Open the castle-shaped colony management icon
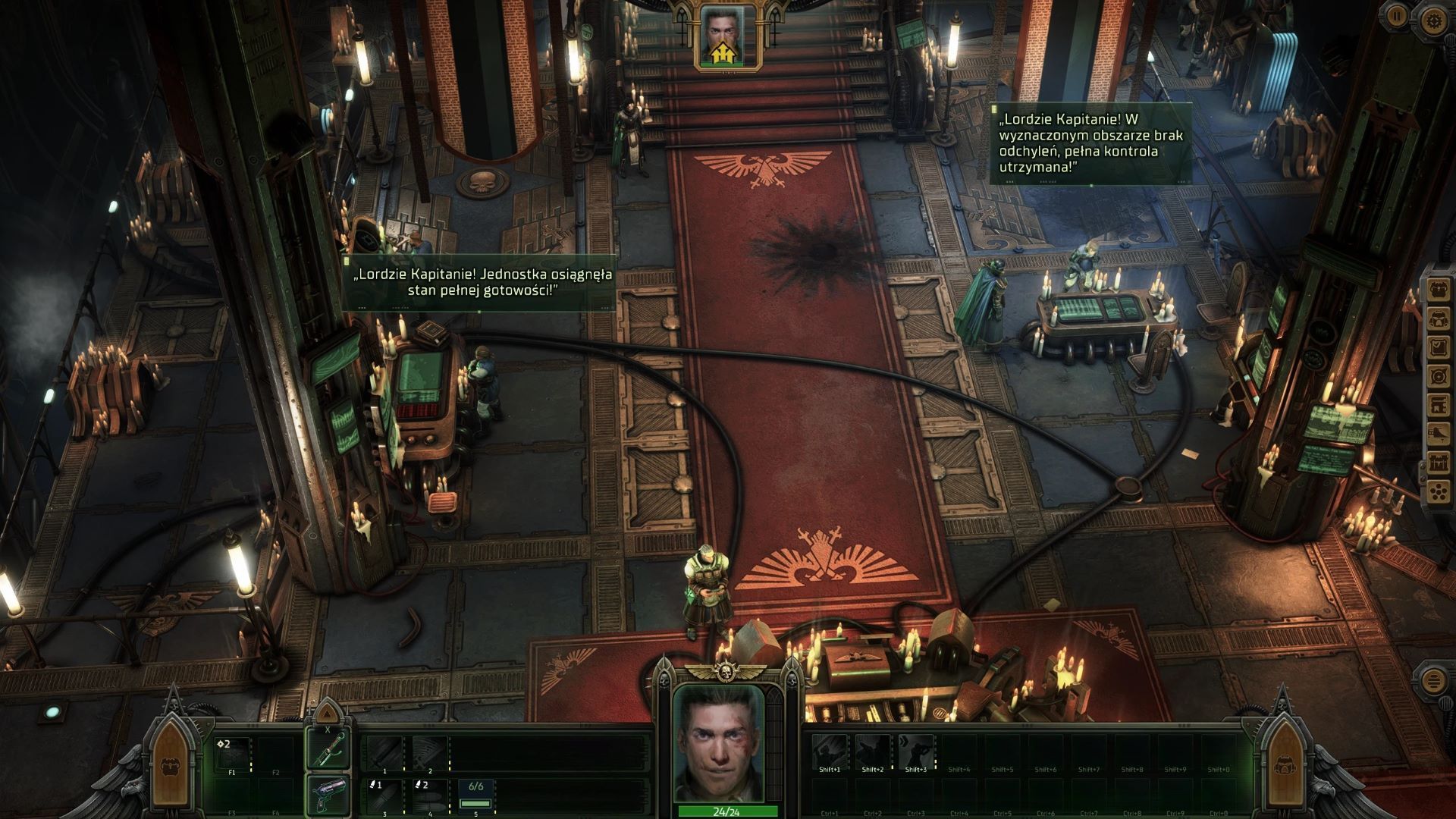1456x819 pixels. [1439, 462]
